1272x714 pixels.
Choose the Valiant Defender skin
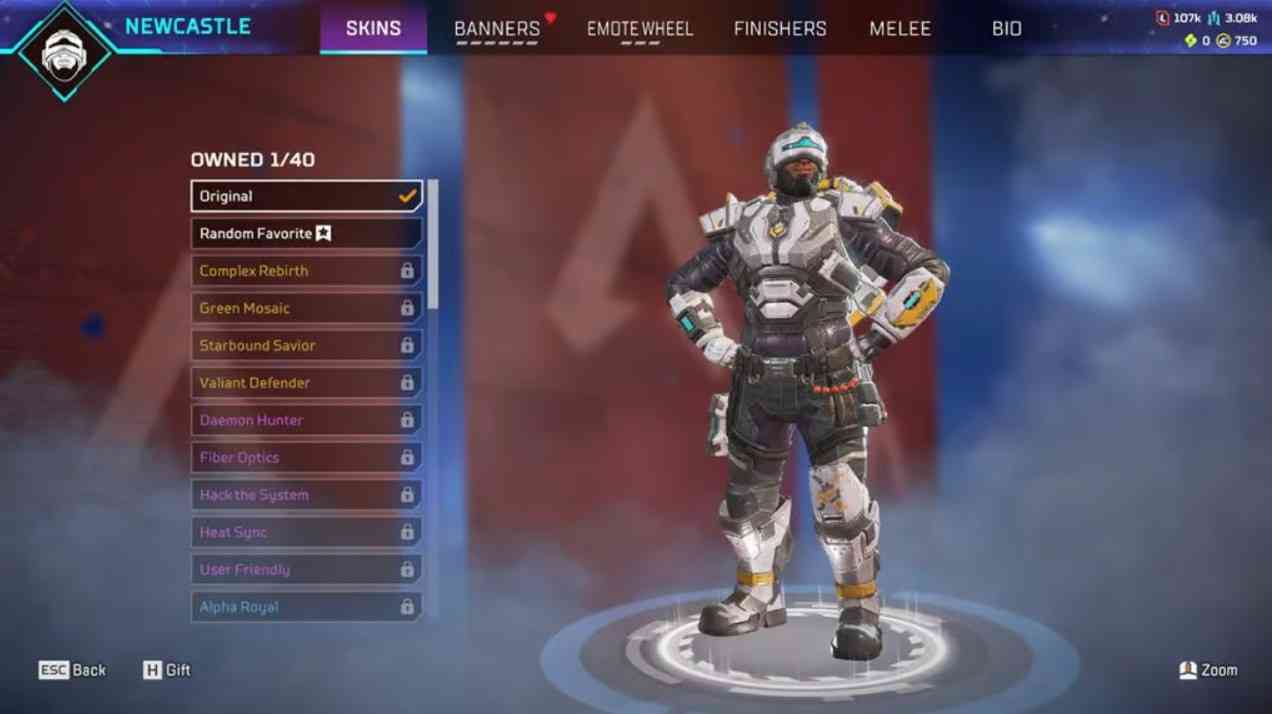306,383
